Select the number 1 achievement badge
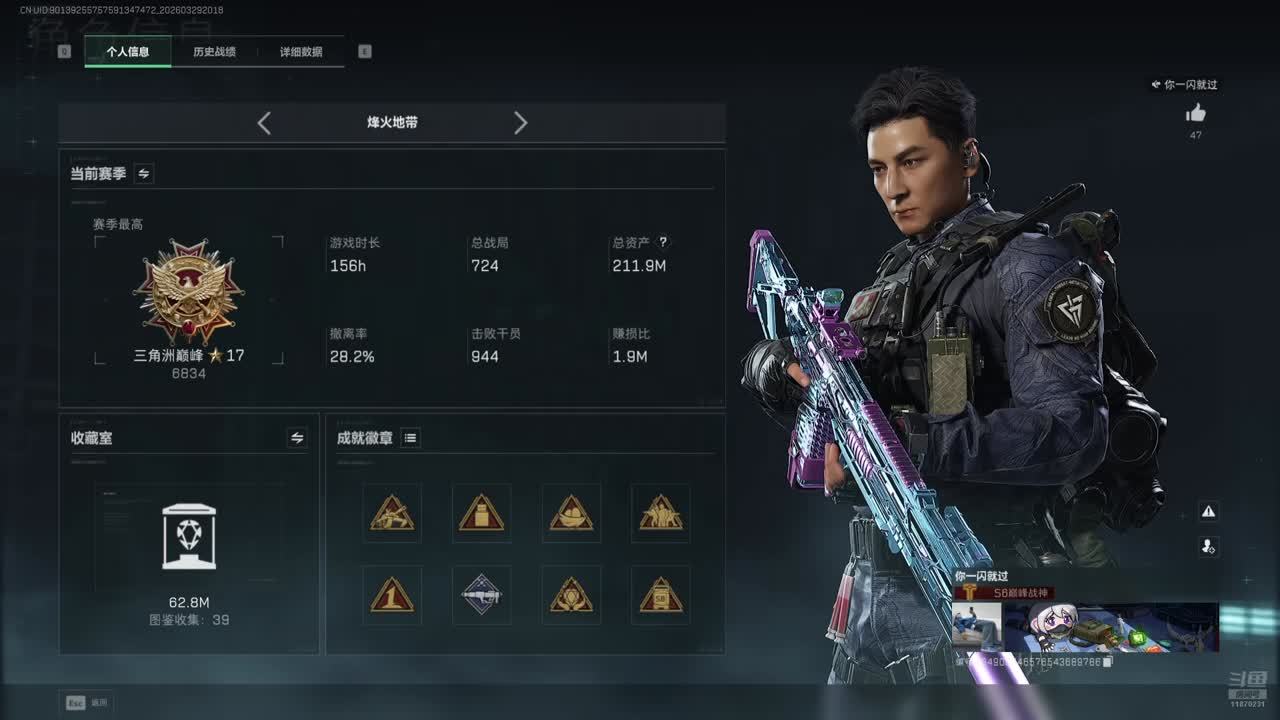 (x=392, y=596)
